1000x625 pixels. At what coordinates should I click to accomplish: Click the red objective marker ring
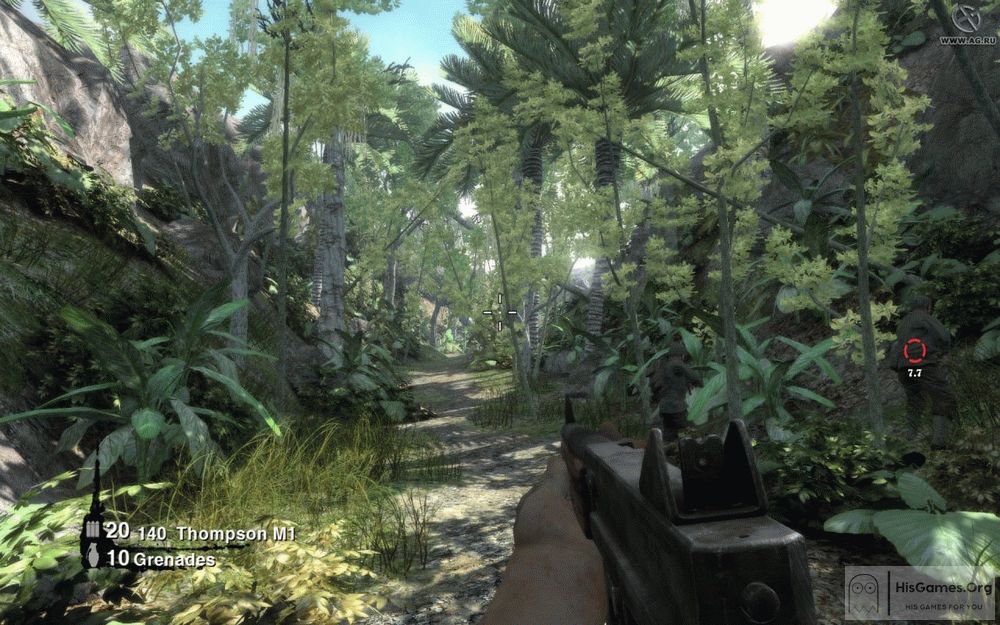click(914, 351)
